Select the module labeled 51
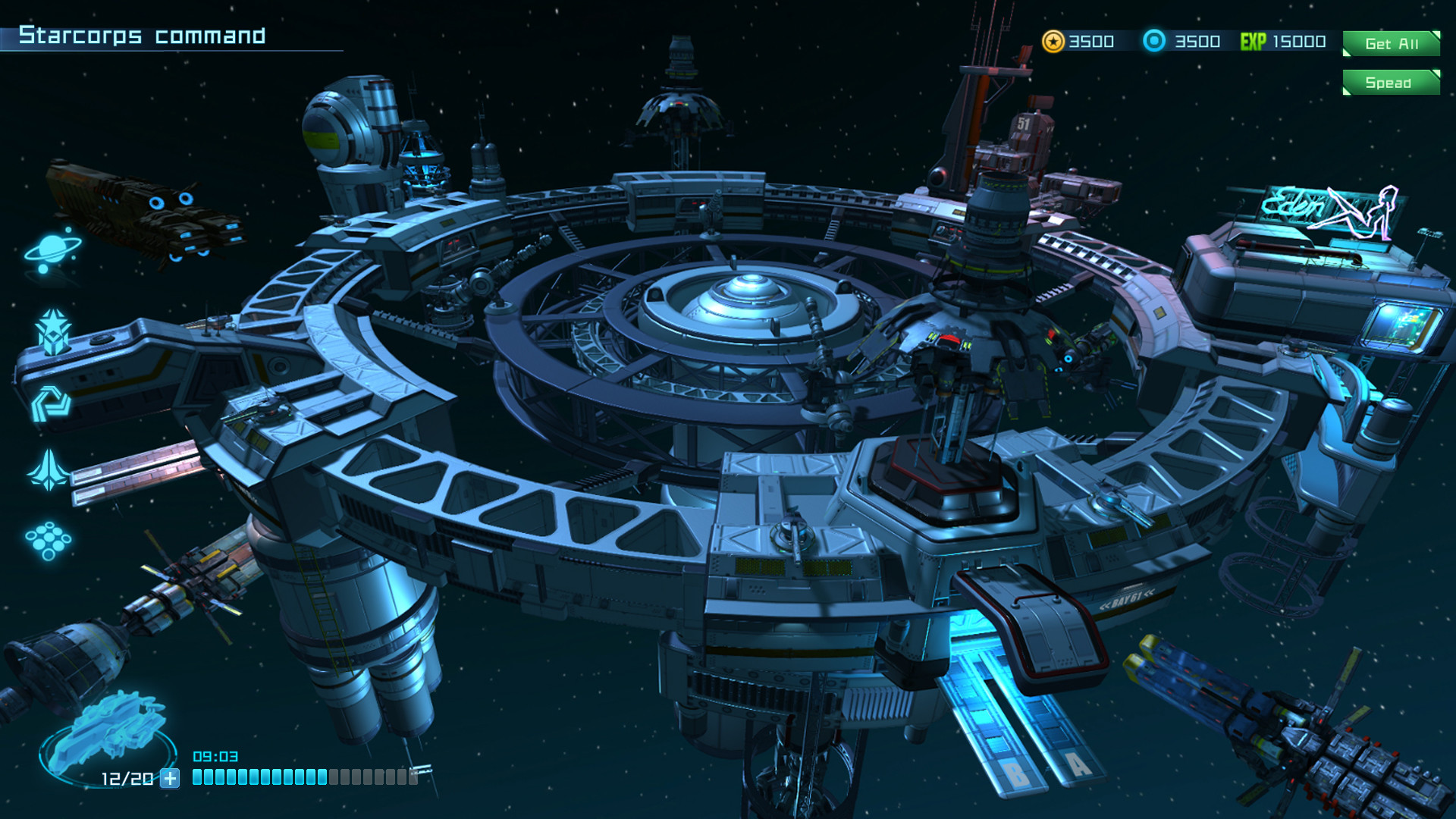 [1025, 121]
